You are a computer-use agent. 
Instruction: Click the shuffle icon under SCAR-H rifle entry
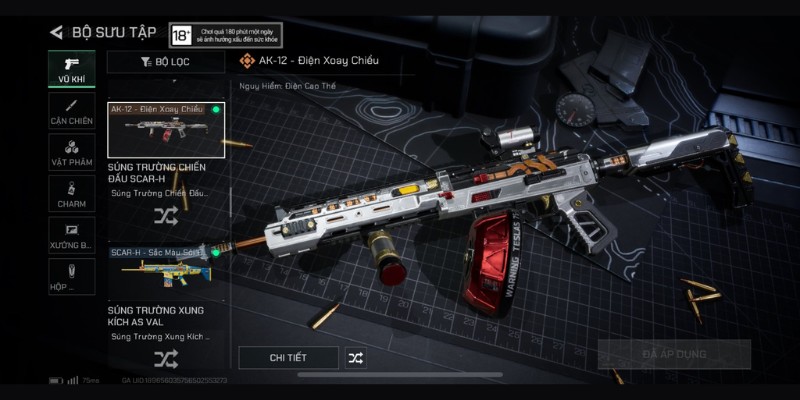(x=166, y=214)
